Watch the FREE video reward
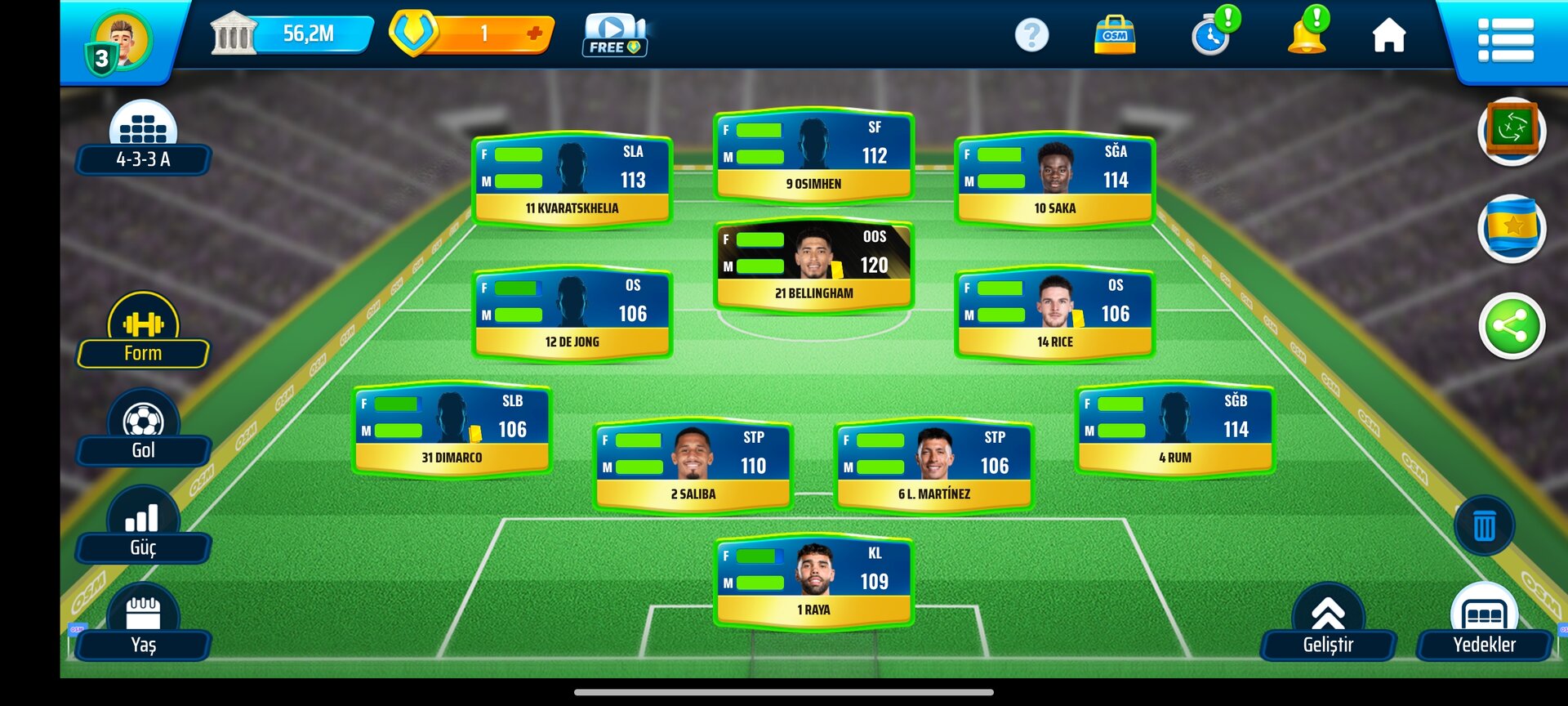 [614, 36]
